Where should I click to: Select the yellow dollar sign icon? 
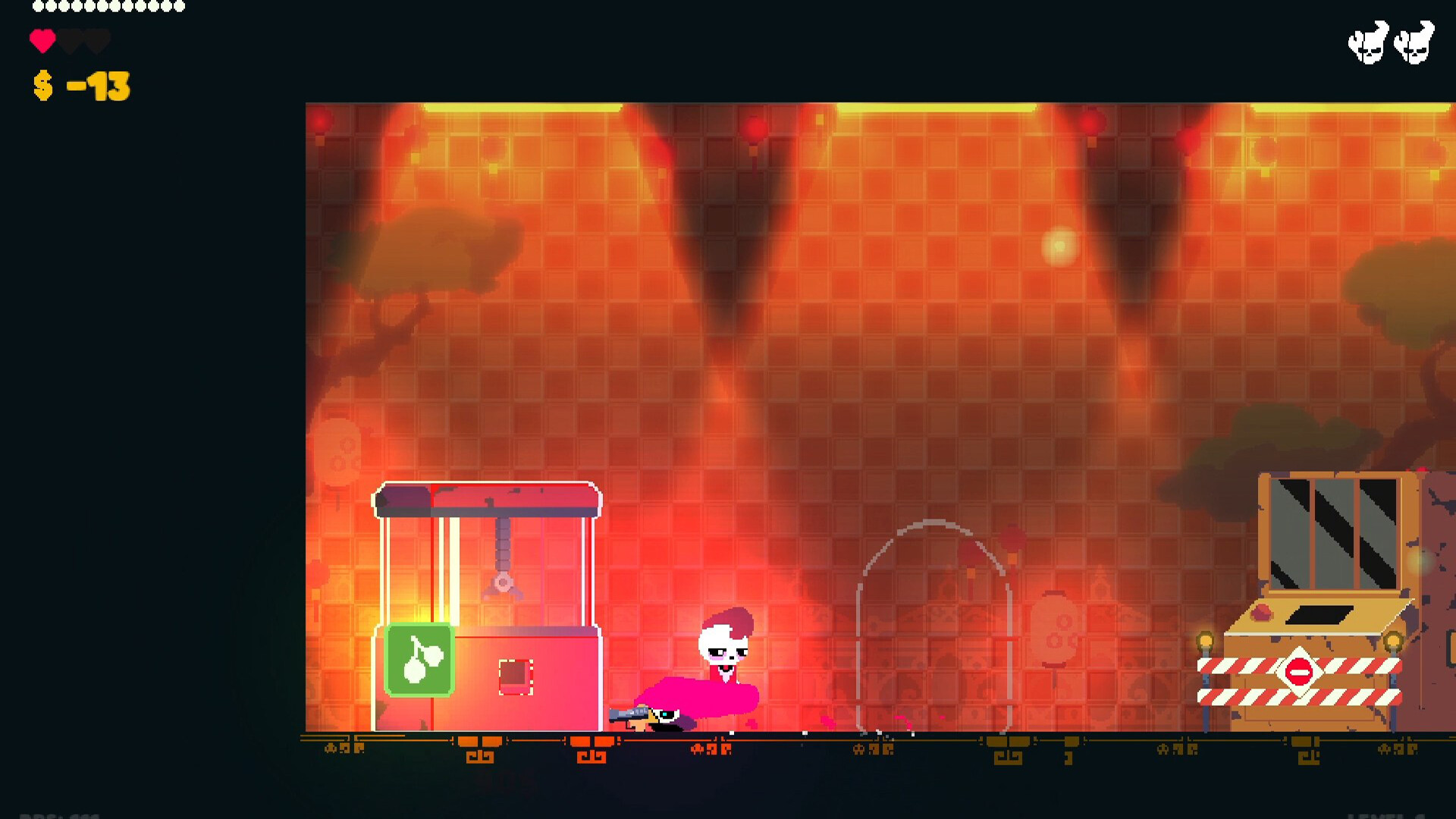(44, 86)
